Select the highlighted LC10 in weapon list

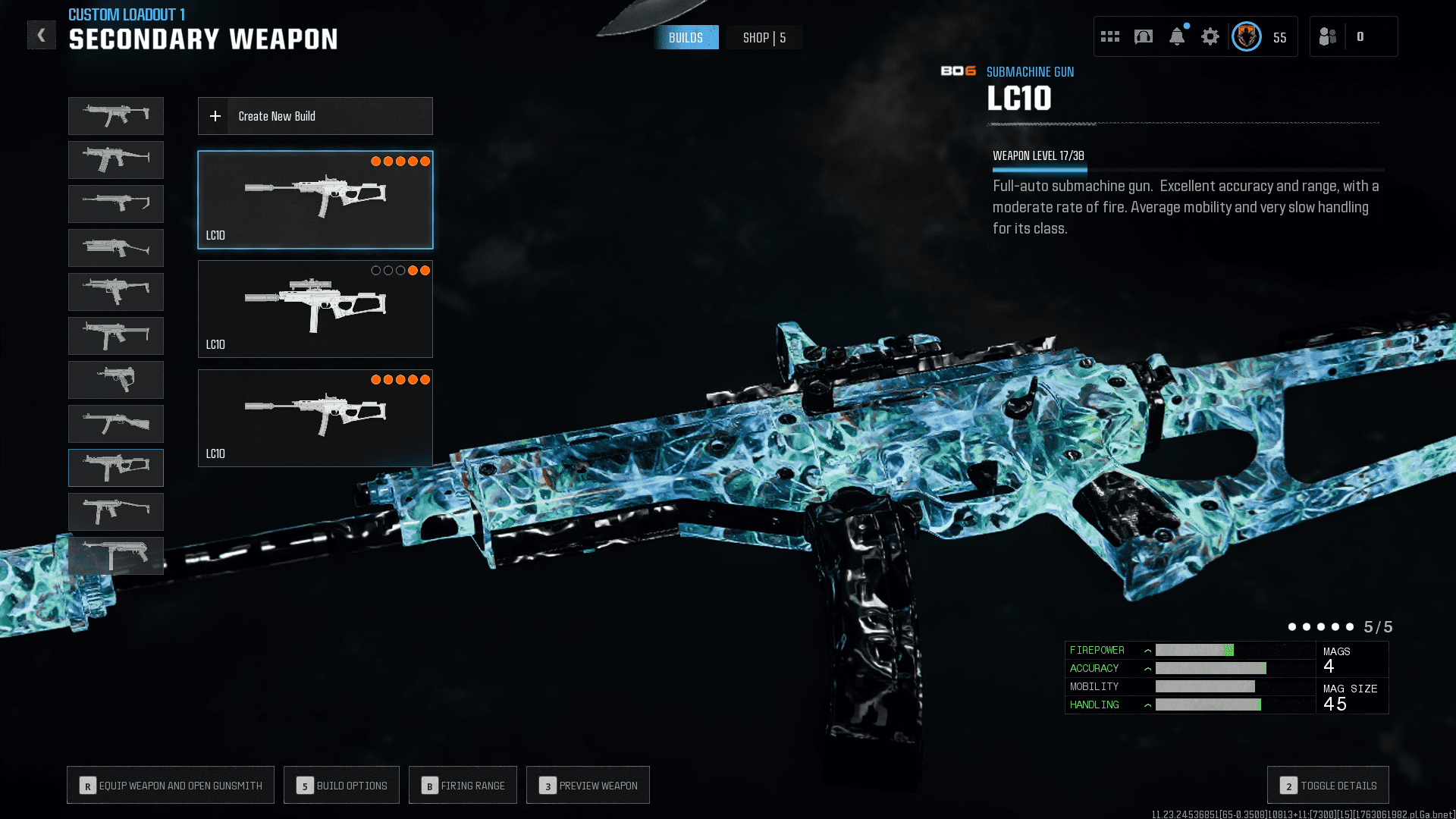click(116, 468)
